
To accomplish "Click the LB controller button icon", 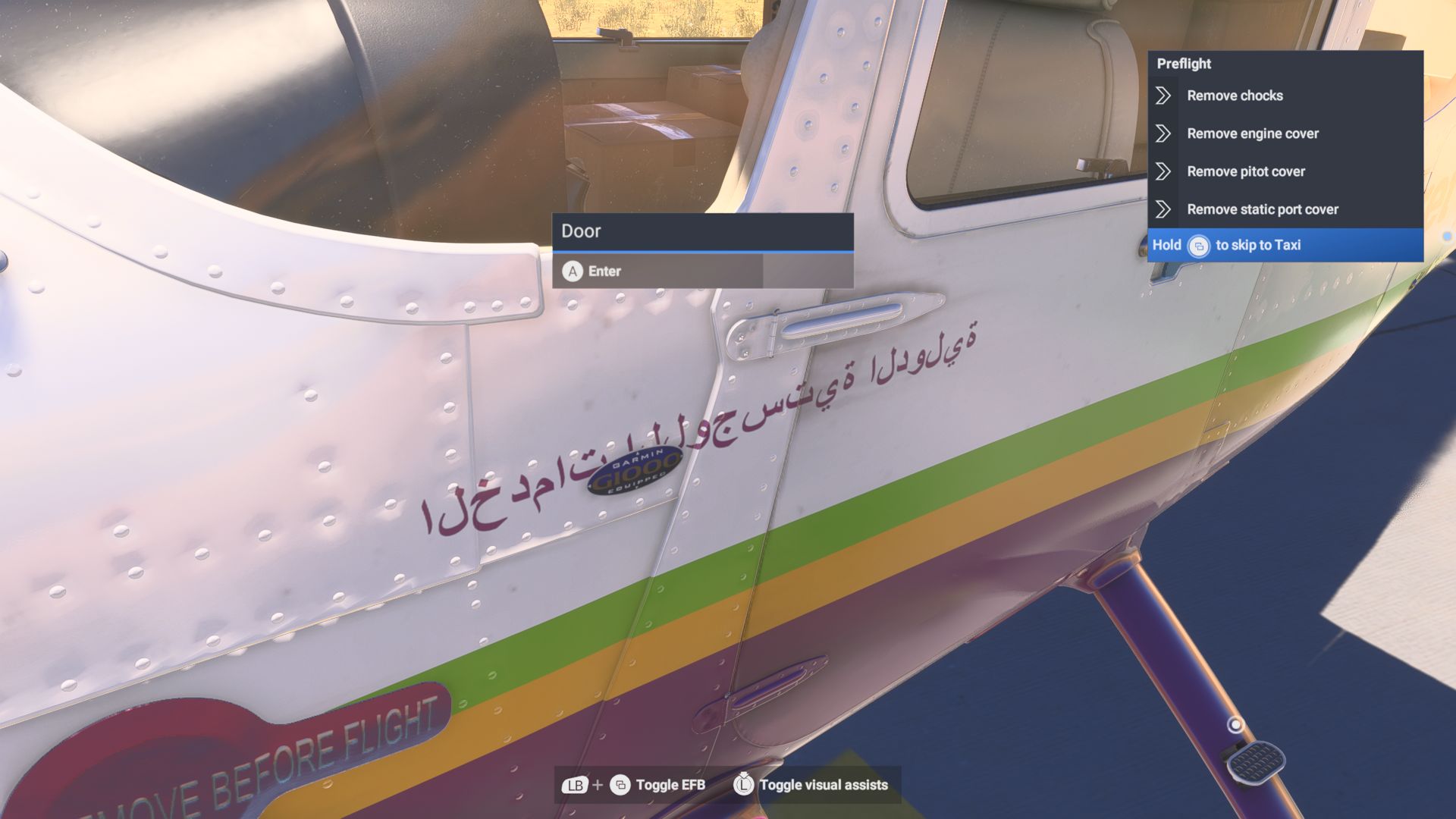I will click(574, 786).
